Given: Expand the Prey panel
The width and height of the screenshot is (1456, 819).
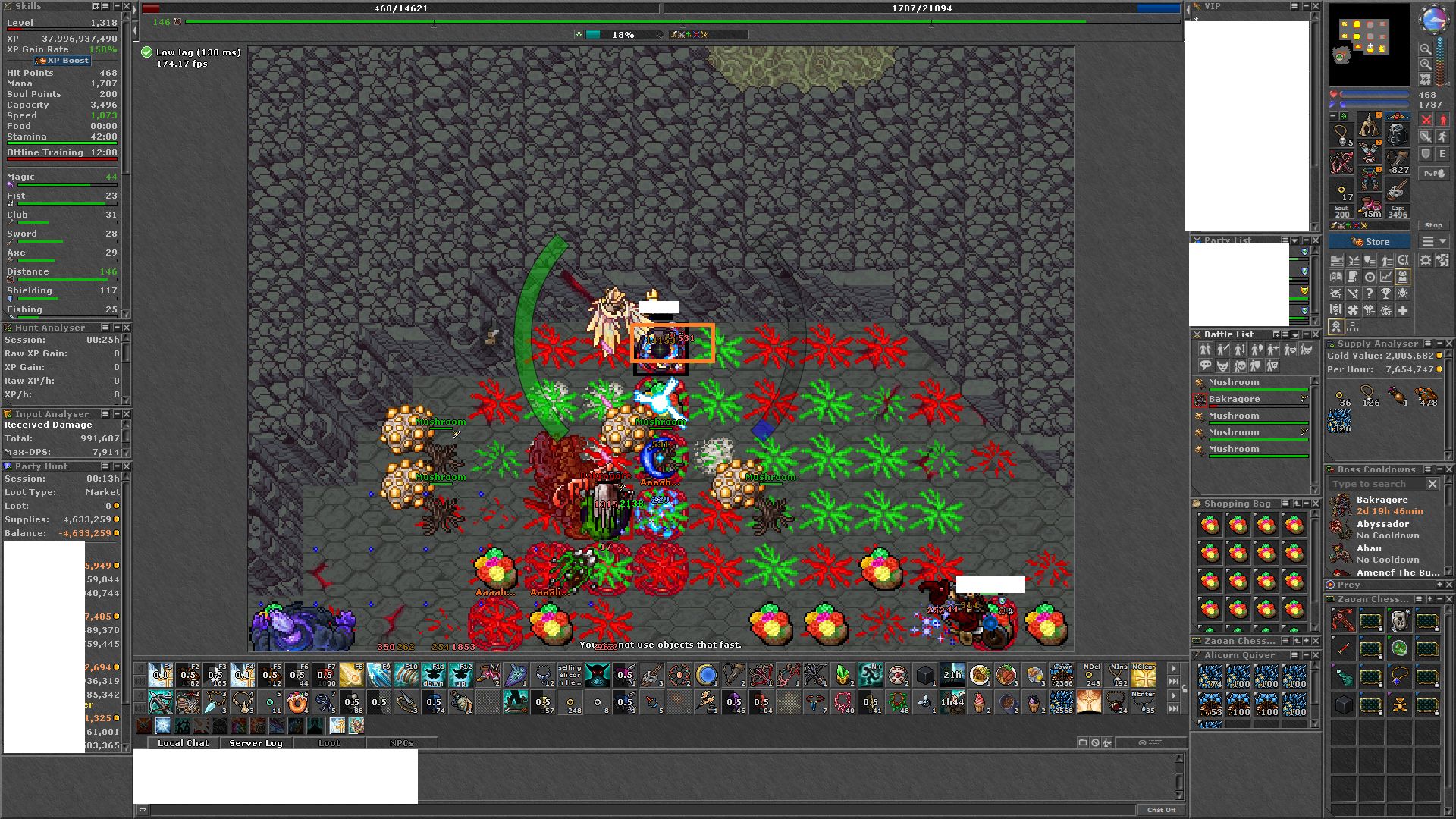Looking at the screenshot, I should 1439,585.
